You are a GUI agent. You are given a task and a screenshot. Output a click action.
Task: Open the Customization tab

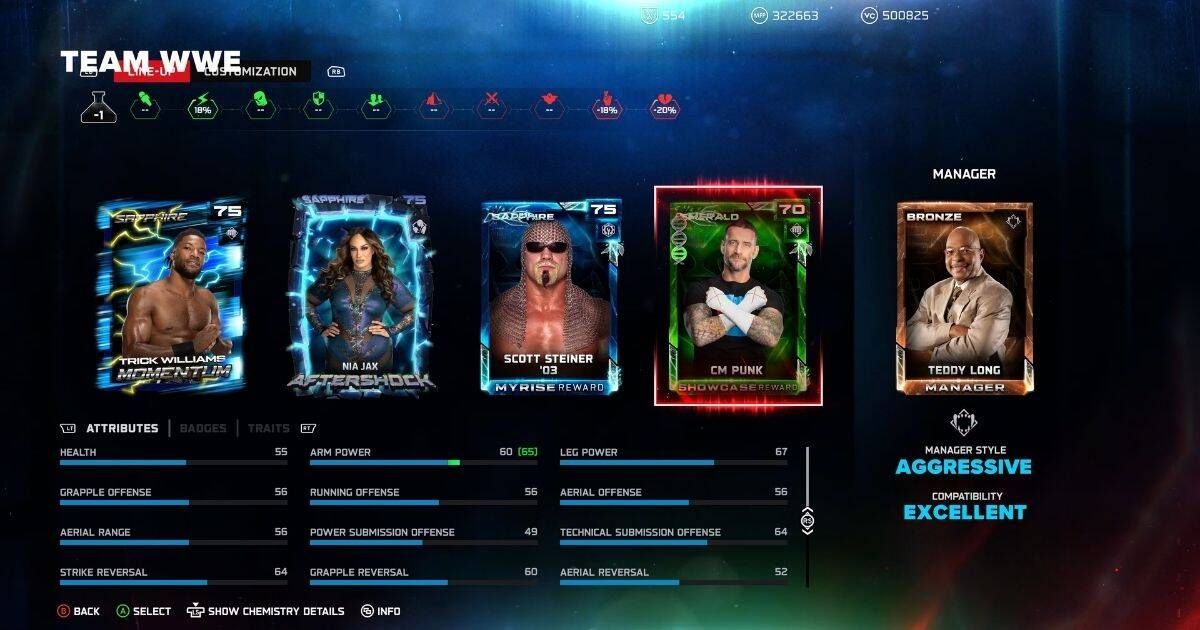[x=251, y=72]
